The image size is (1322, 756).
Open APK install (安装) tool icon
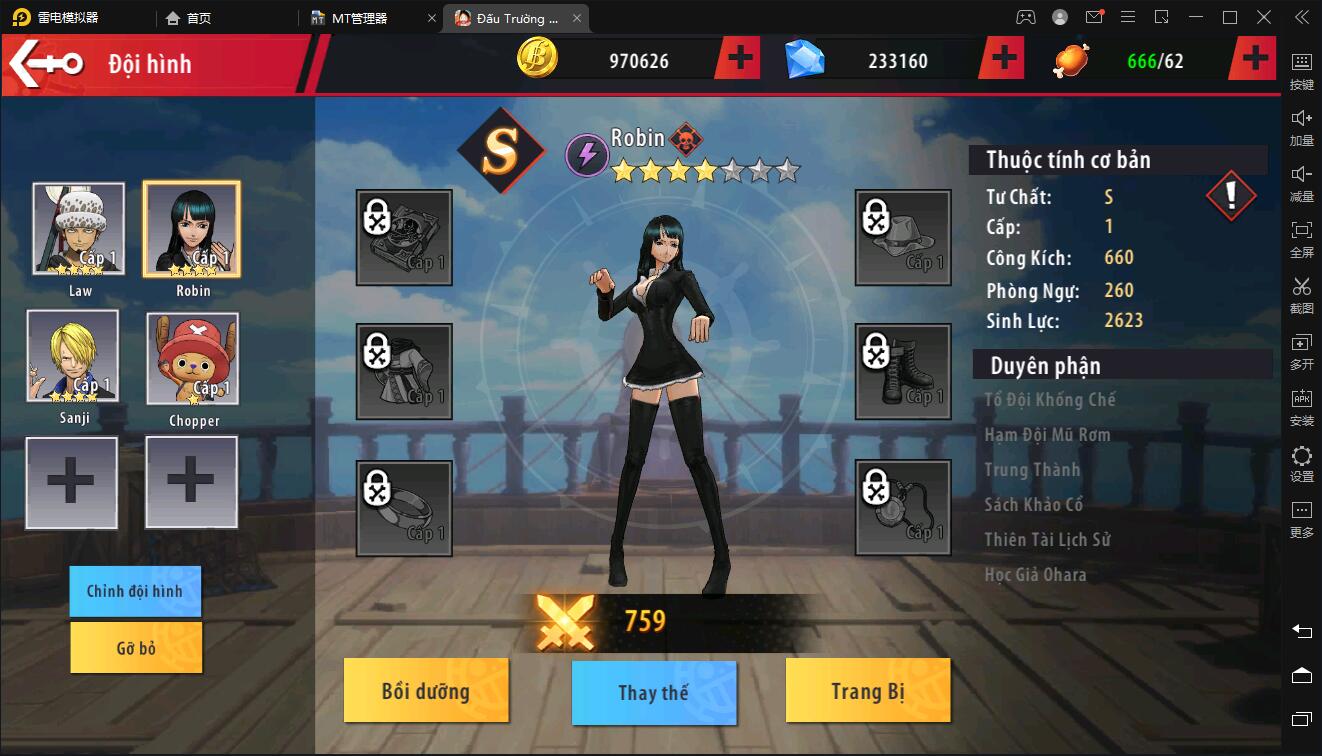[1301, 408]
